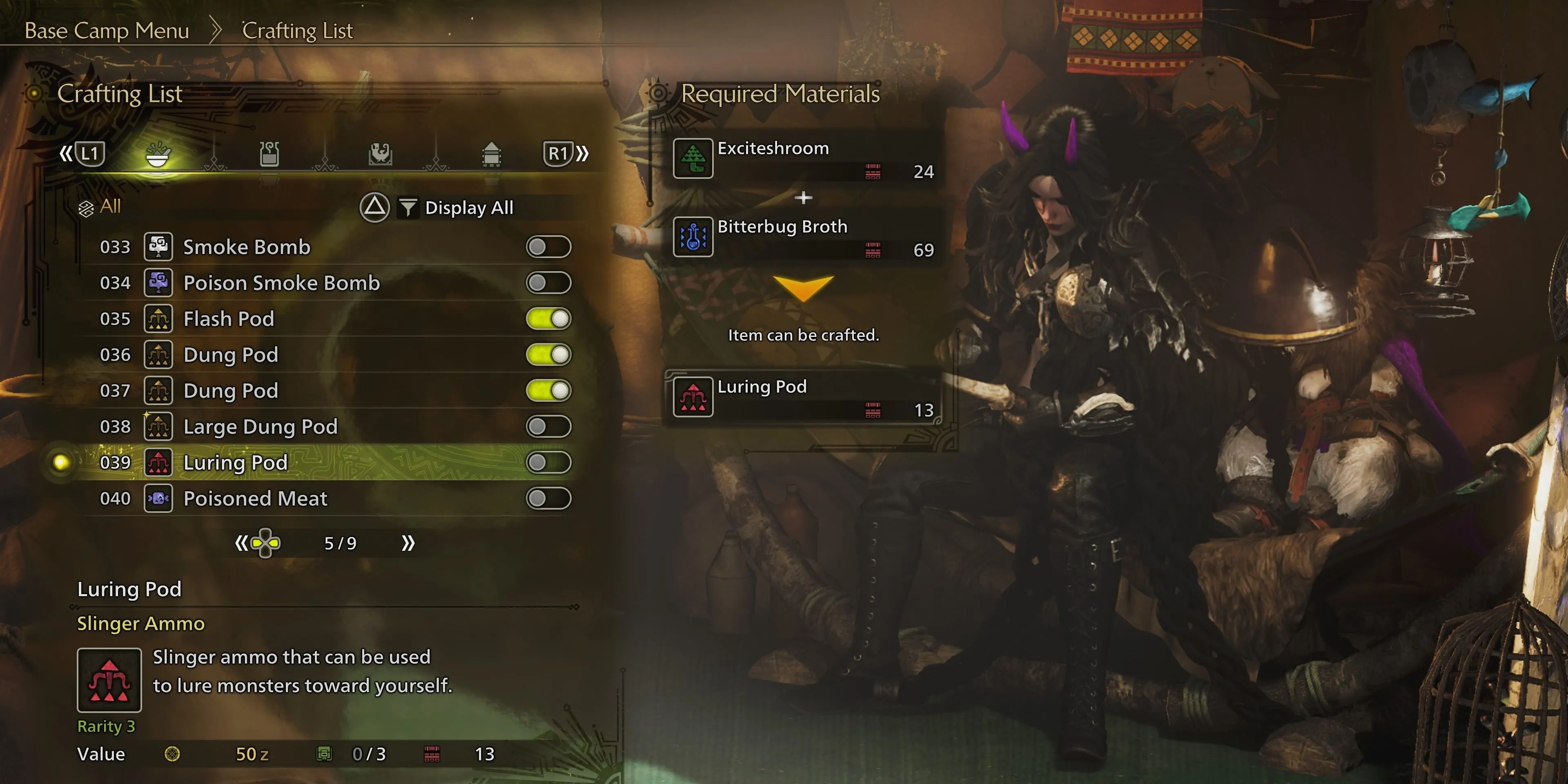
Task: Pick recipe 036 Dung Pod
Action: 231,354
